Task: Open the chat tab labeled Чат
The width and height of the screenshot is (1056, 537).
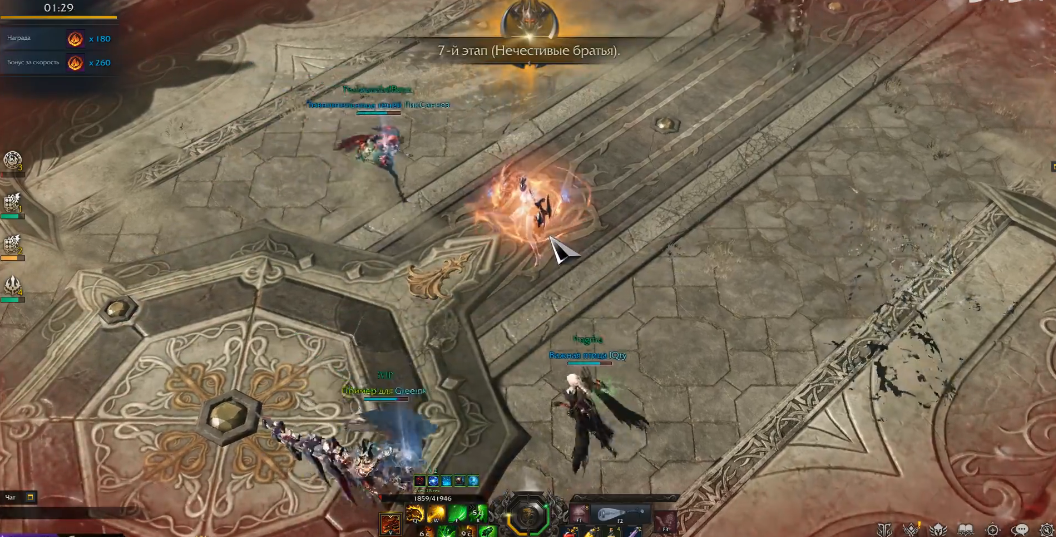Action: coord(11,496)
